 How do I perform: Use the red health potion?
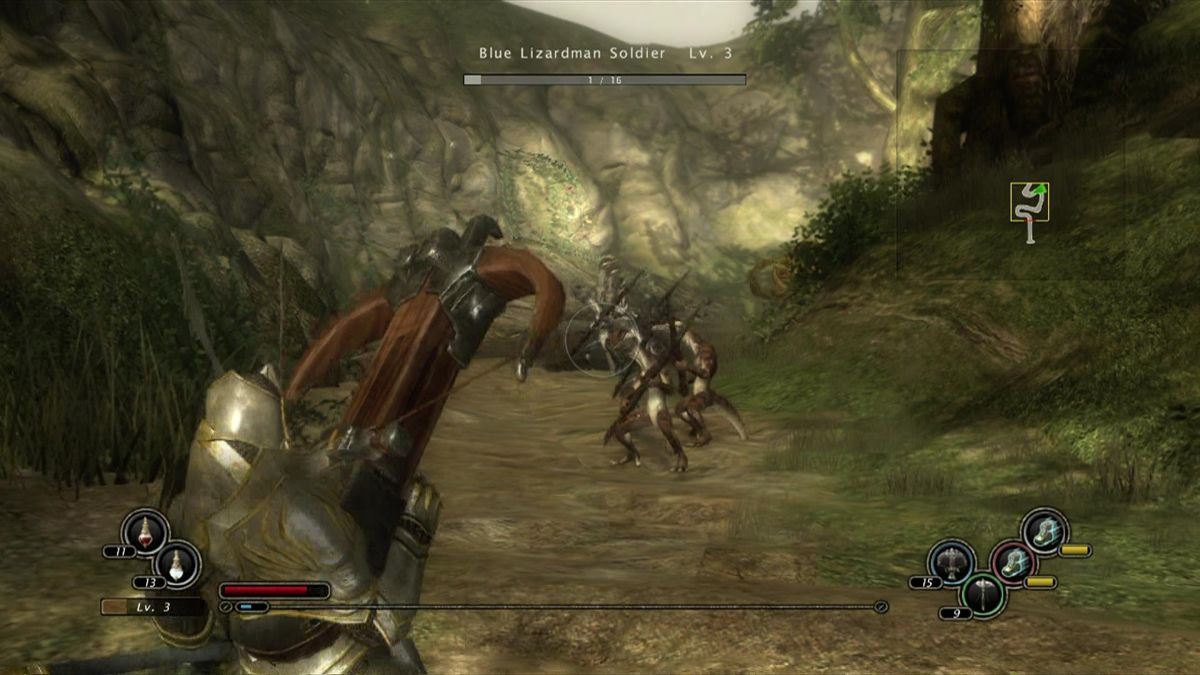pyautogui.click(x=145, y=531)
